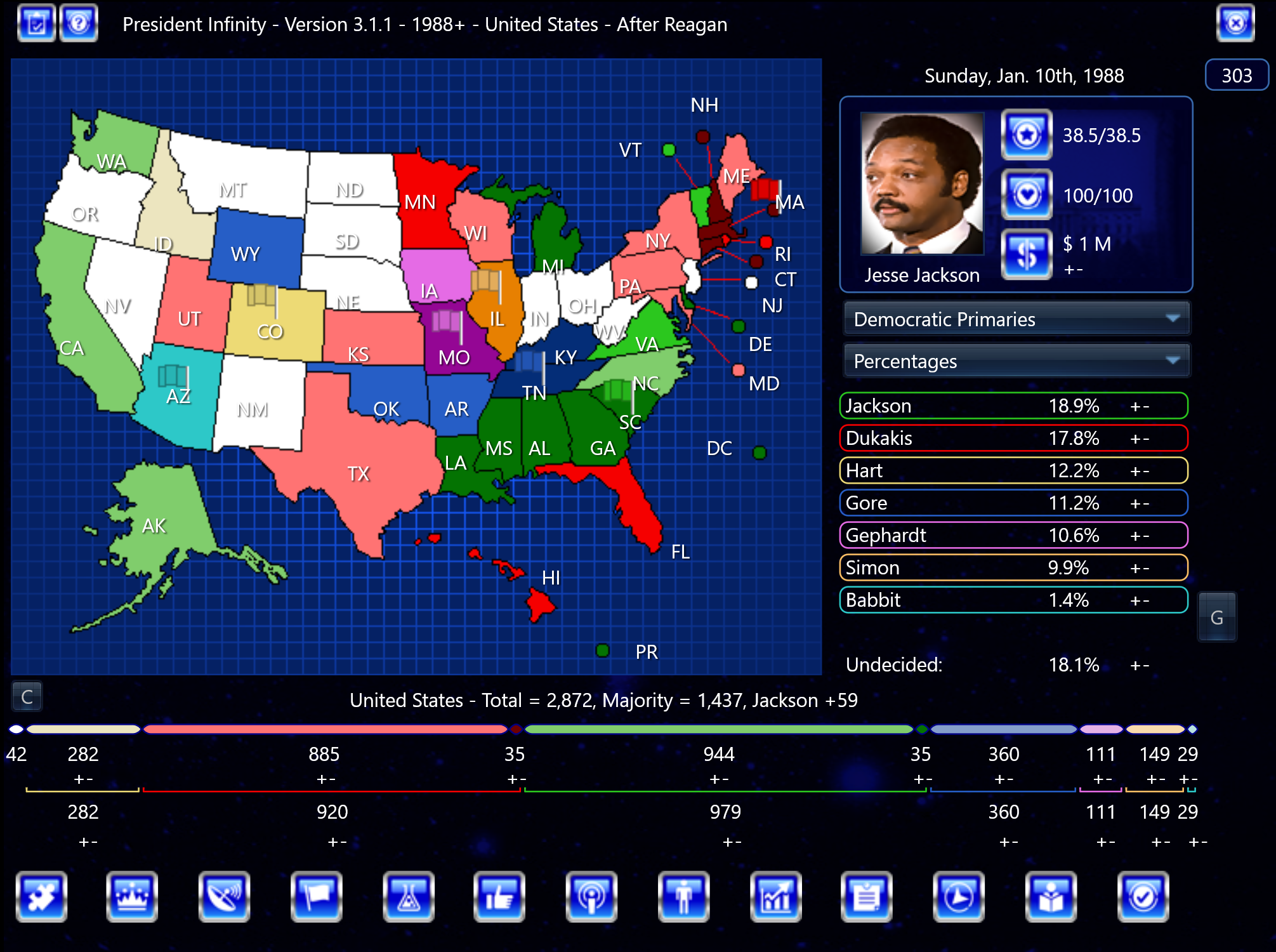This screenshot has height=952, width=1276.
Task: Open the Percentages display dropdown
Action: pos(1015,361)
